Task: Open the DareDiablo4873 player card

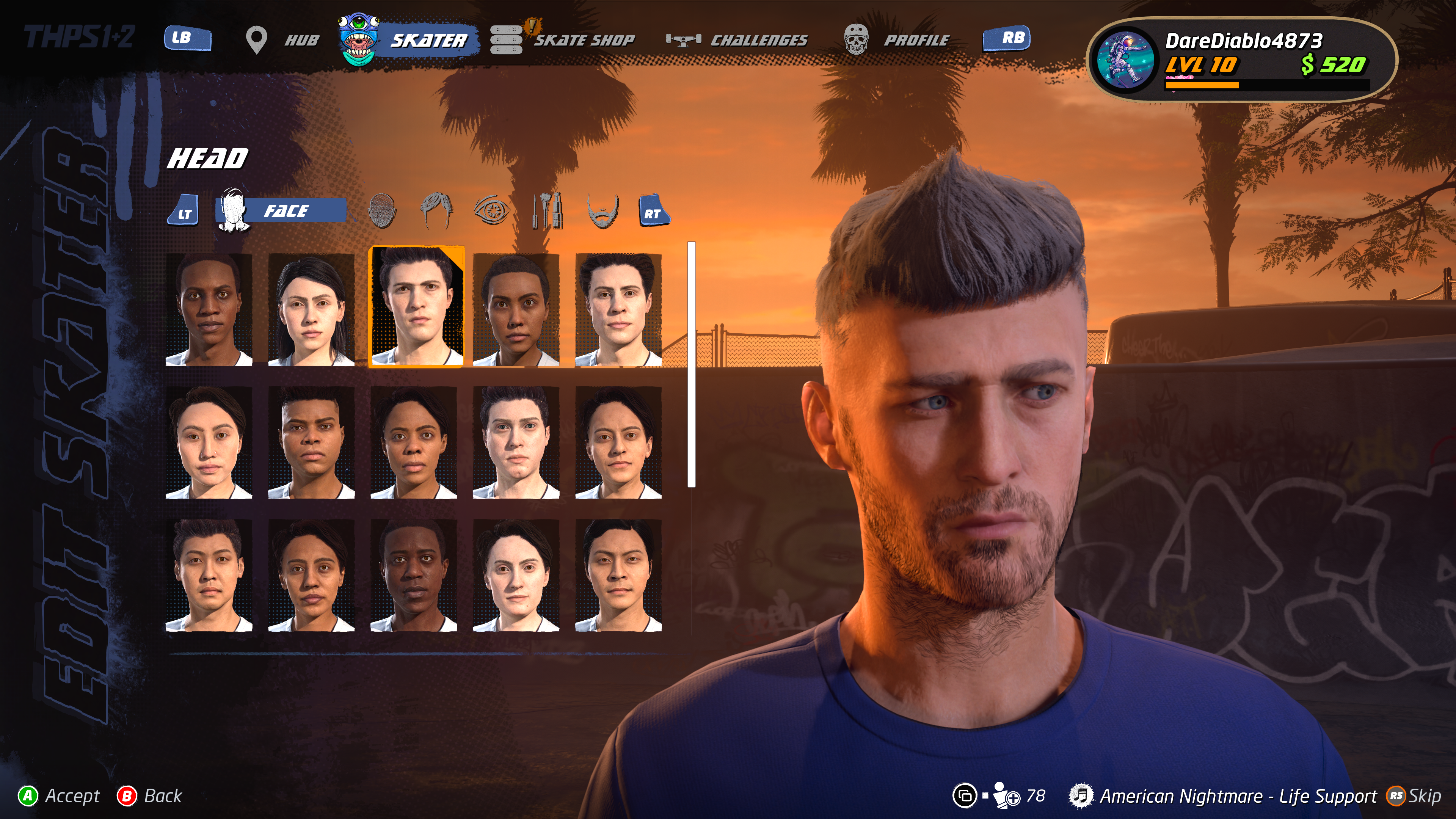Action: coord(1241,60)
